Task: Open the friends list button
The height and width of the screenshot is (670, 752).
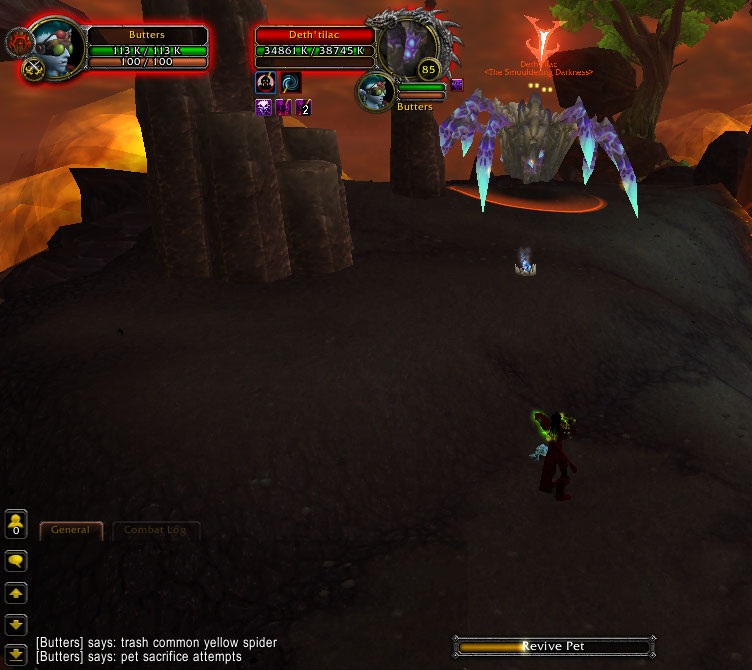Action: click(16, 524)
